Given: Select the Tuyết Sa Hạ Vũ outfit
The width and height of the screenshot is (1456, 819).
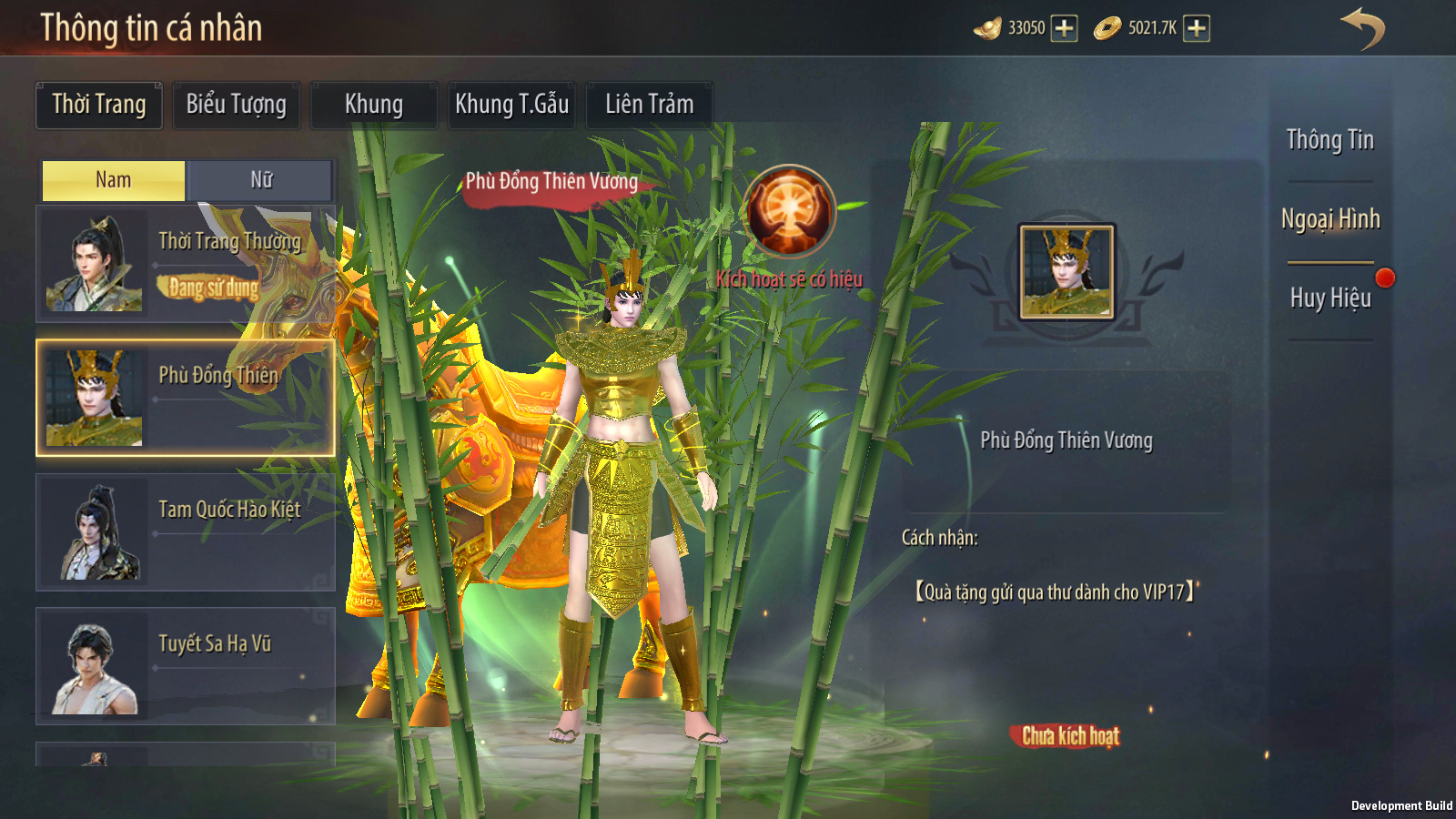Looking at the screenshot, I should click(186, 666).
